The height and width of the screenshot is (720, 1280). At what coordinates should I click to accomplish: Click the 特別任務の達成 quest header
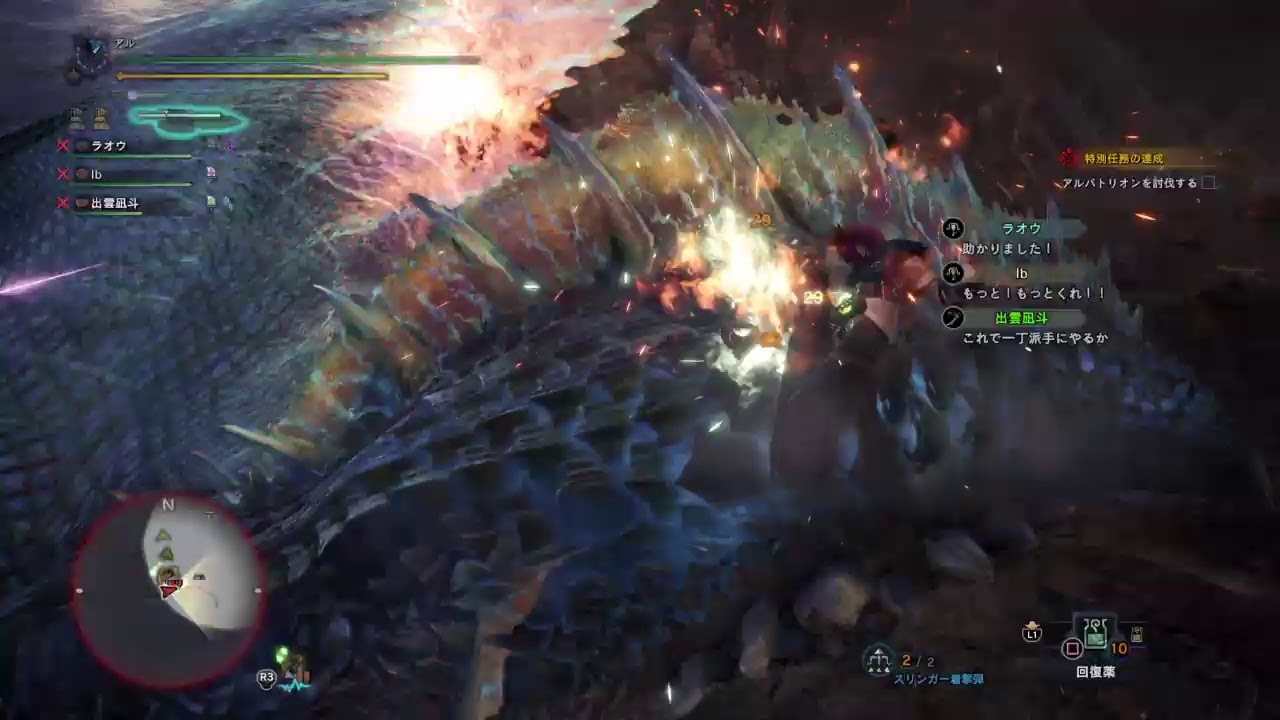pyautogui.click(x=1125, y=159)
